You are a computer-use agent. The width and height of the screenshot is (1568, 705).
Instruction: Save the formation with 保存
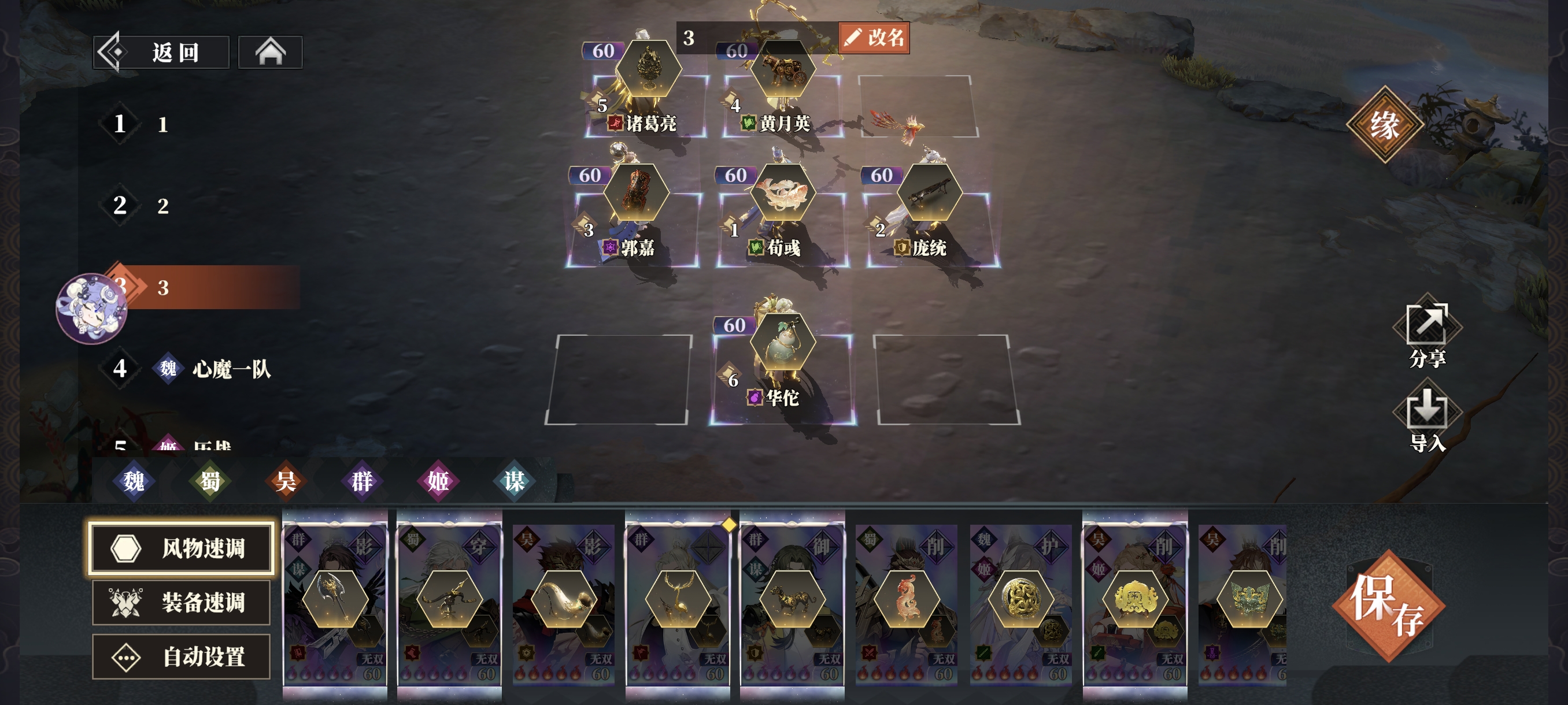1388,606
